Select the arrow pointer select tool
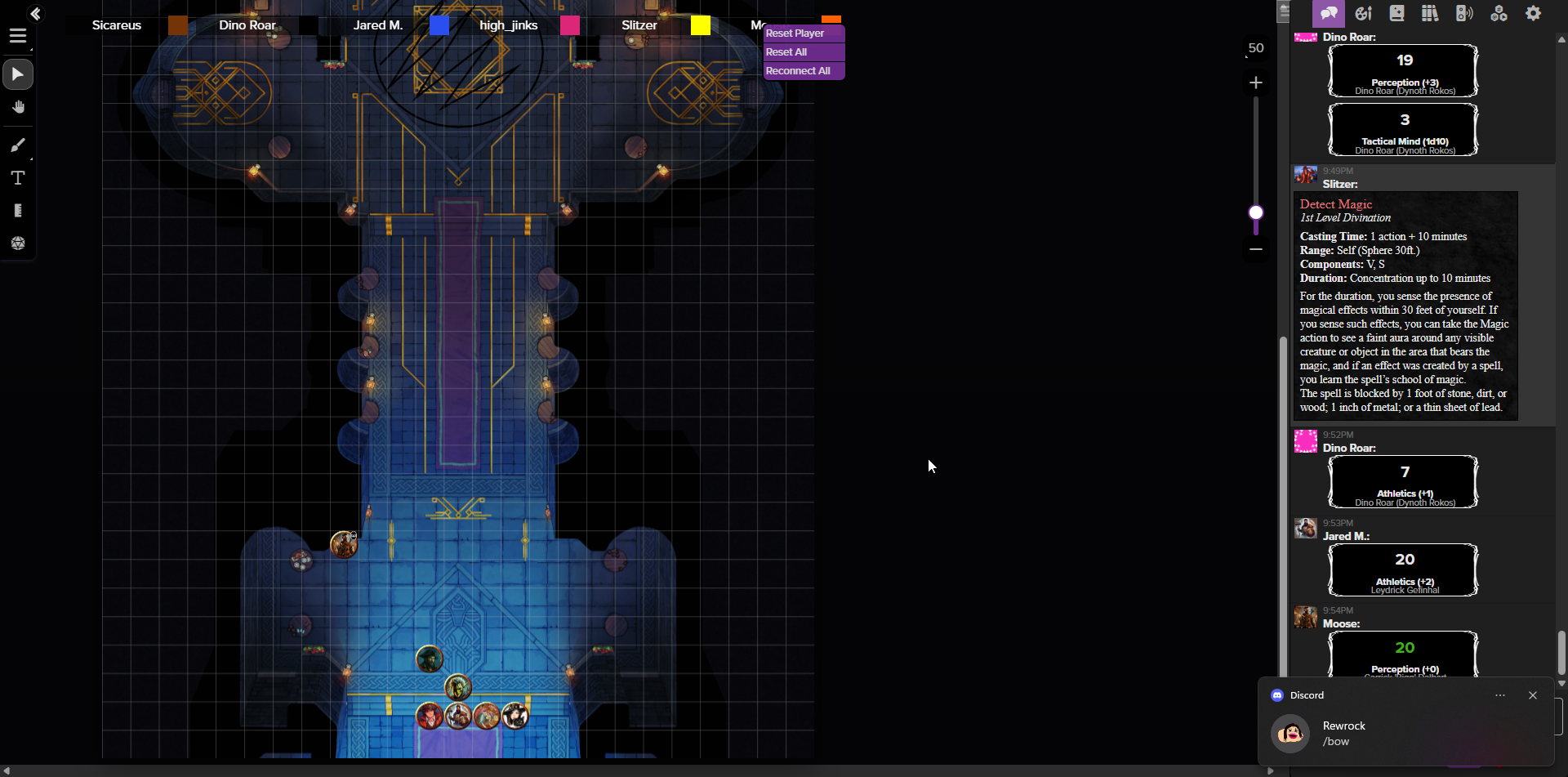The width and height of the screenshot is (1568, 777). coord(18,75)
